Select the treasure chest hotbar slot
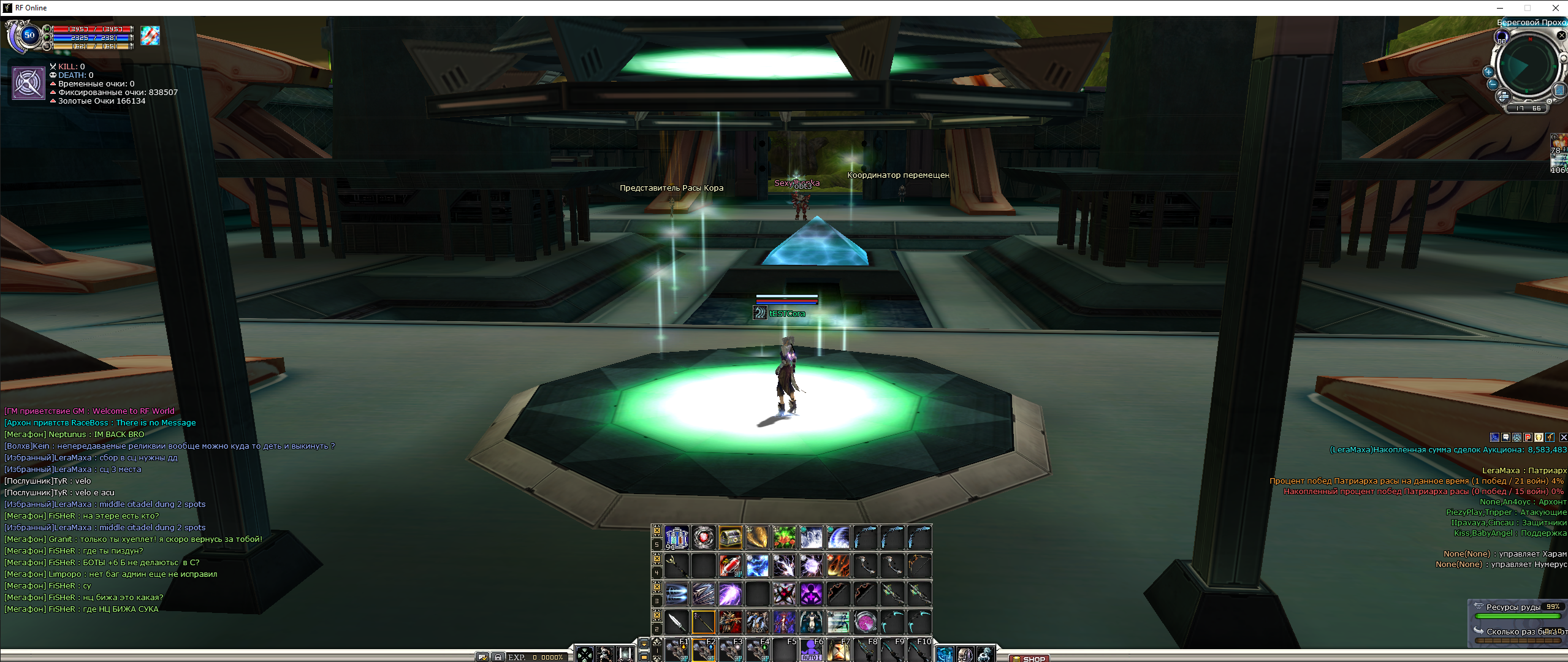The height and width of the screenshot is (662, 1568). [x=730, y=538]
